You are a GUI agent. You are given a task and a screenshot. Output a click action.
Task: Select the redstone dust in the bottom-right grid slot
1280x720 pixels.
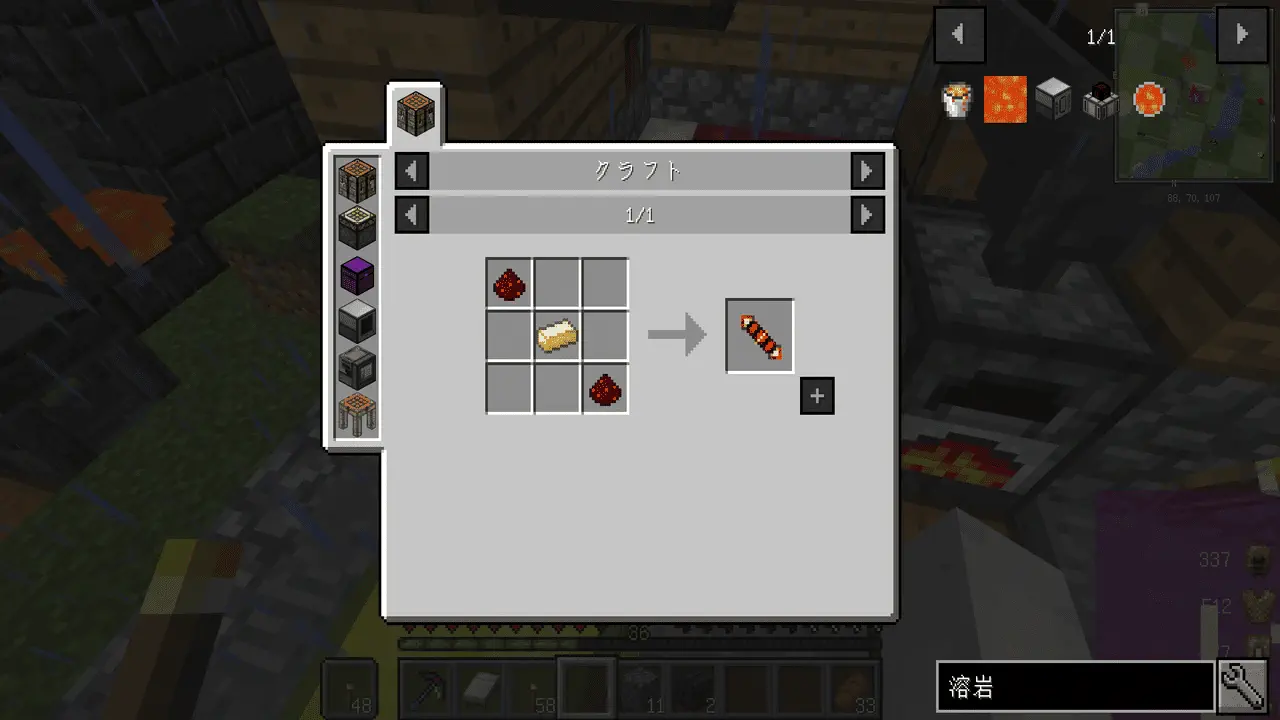[x=605, y=389]
